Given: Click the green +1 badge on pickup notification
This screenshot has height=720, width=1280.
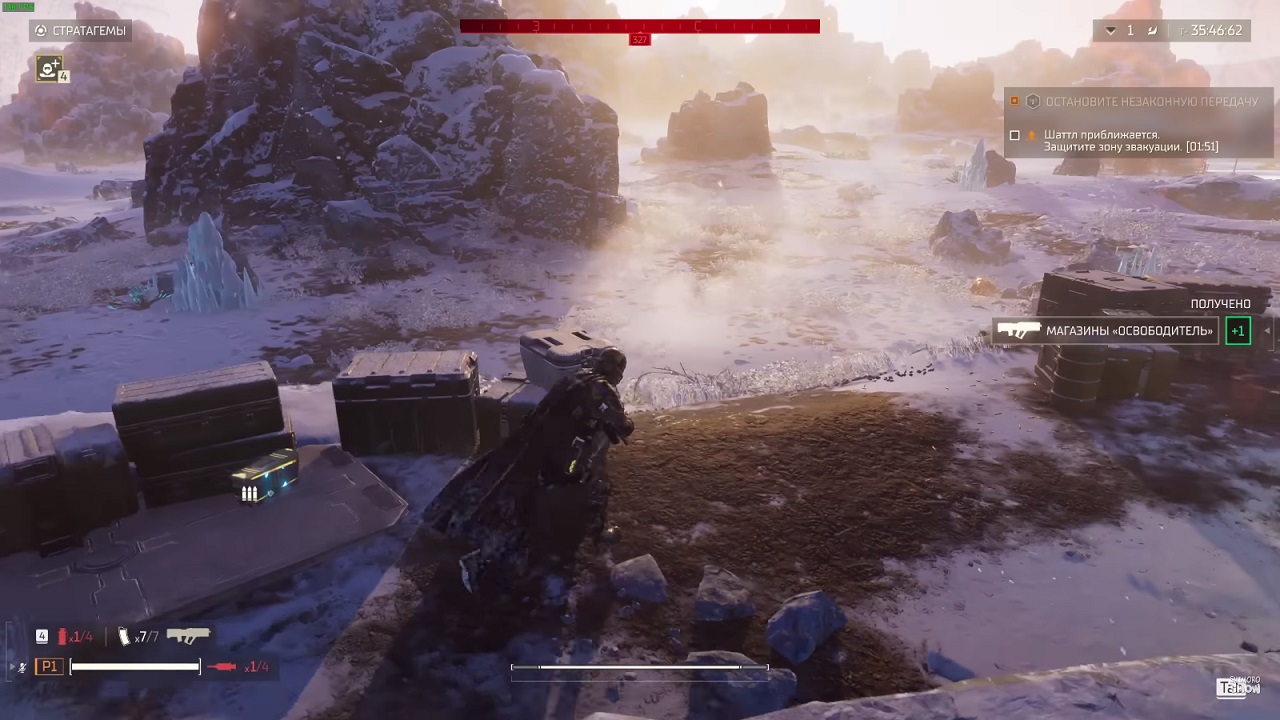Looking at the screenshot, I should [1238, 331].
